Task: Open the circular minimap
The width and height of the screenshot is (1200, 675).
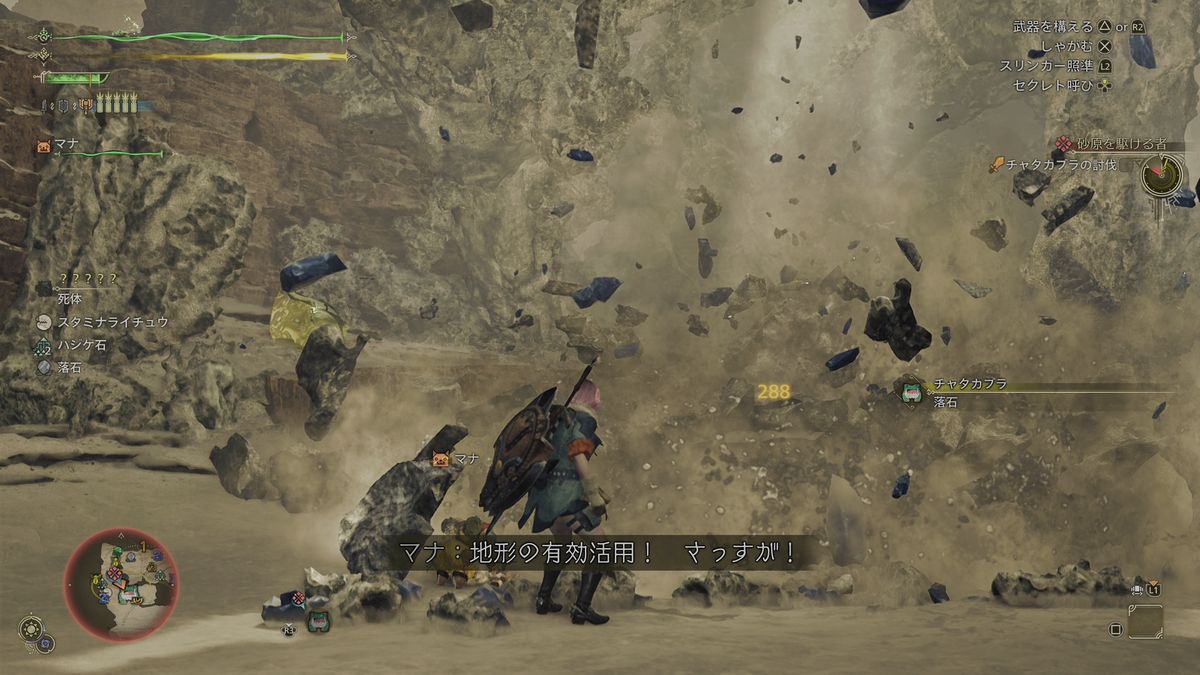Action: point(121,584)
